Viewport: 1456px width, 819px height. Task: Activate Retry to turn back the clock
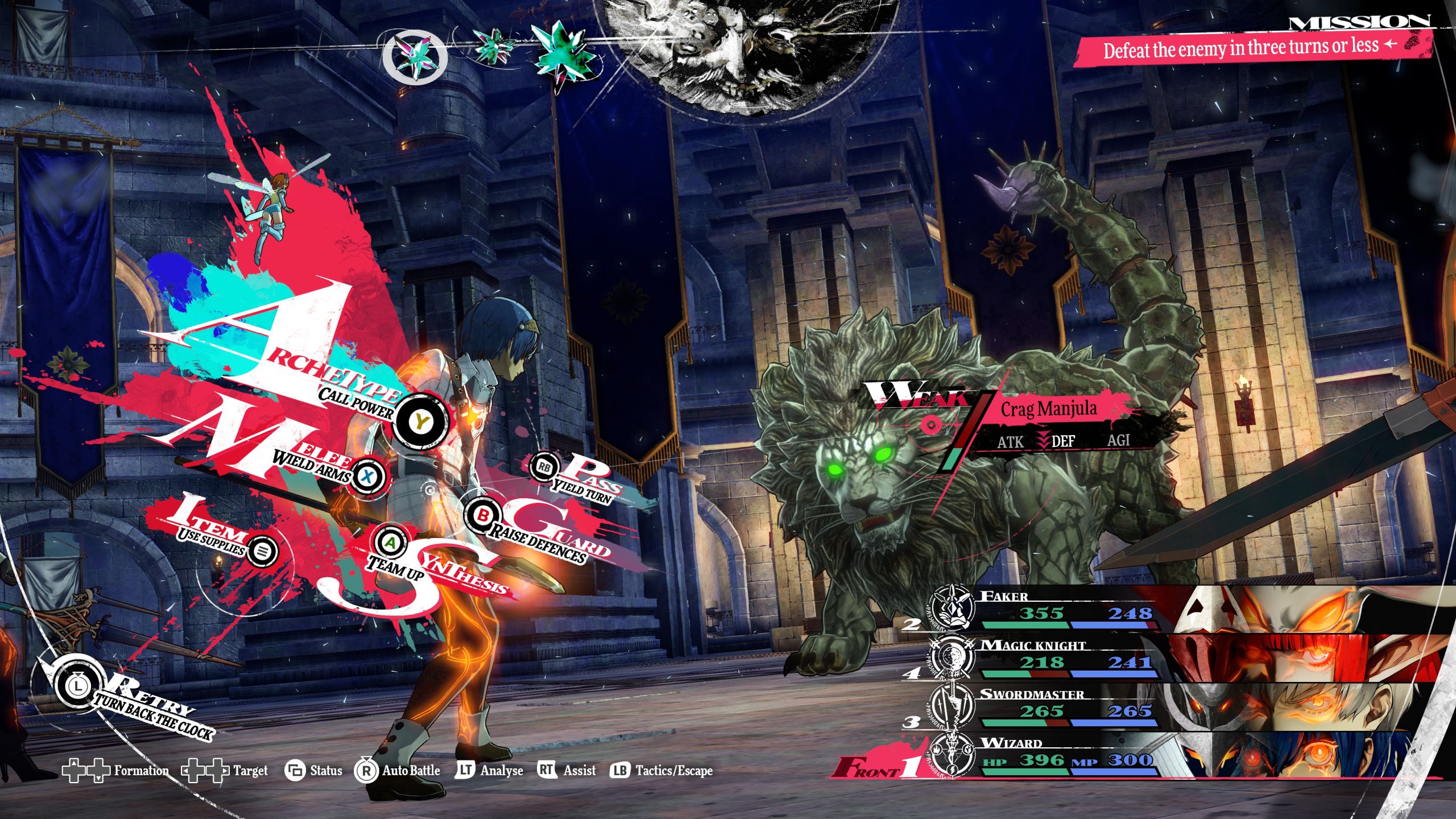(77, 685)
